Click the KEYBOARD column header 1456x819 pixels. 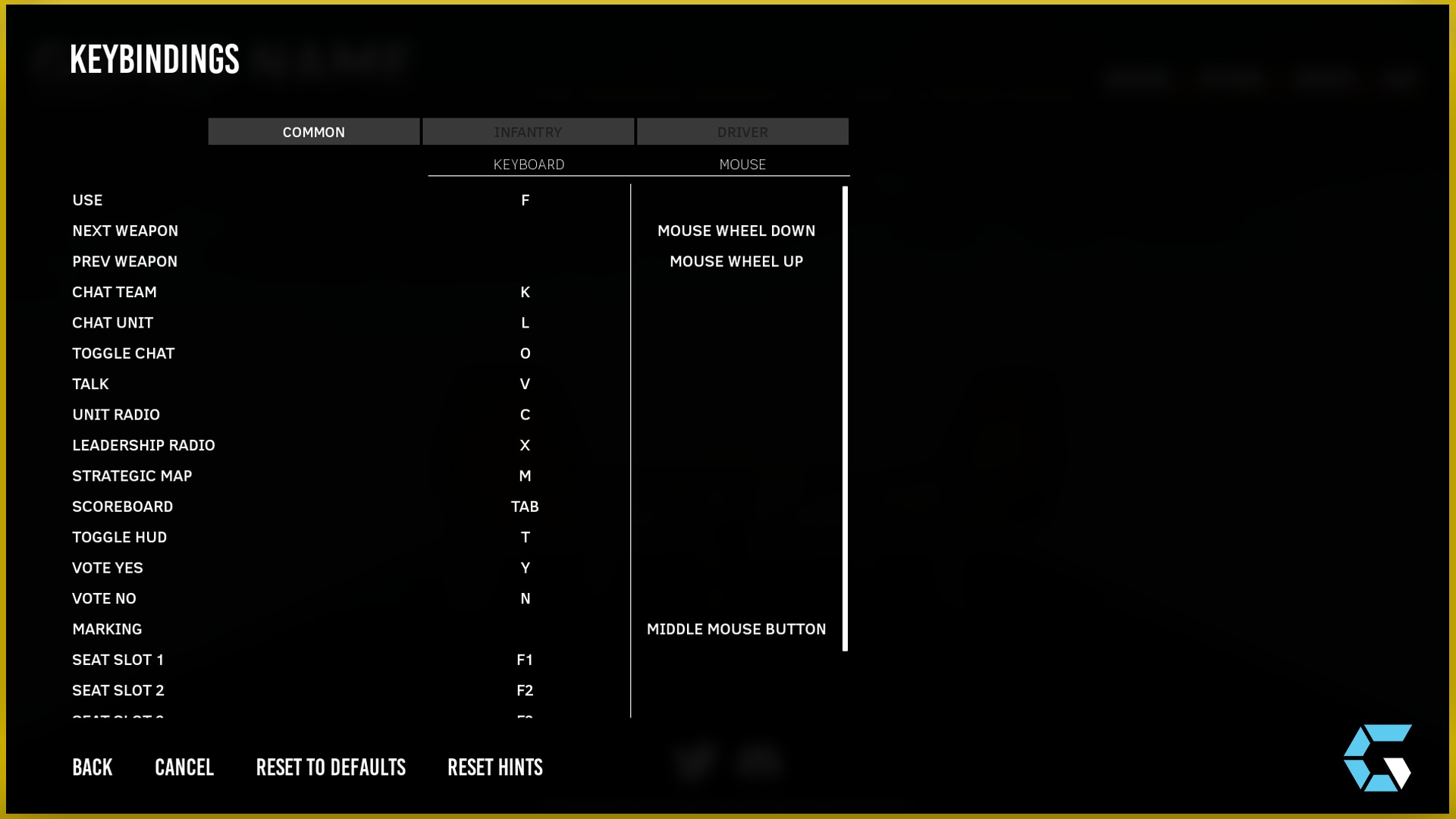click(x=529, y=164)
